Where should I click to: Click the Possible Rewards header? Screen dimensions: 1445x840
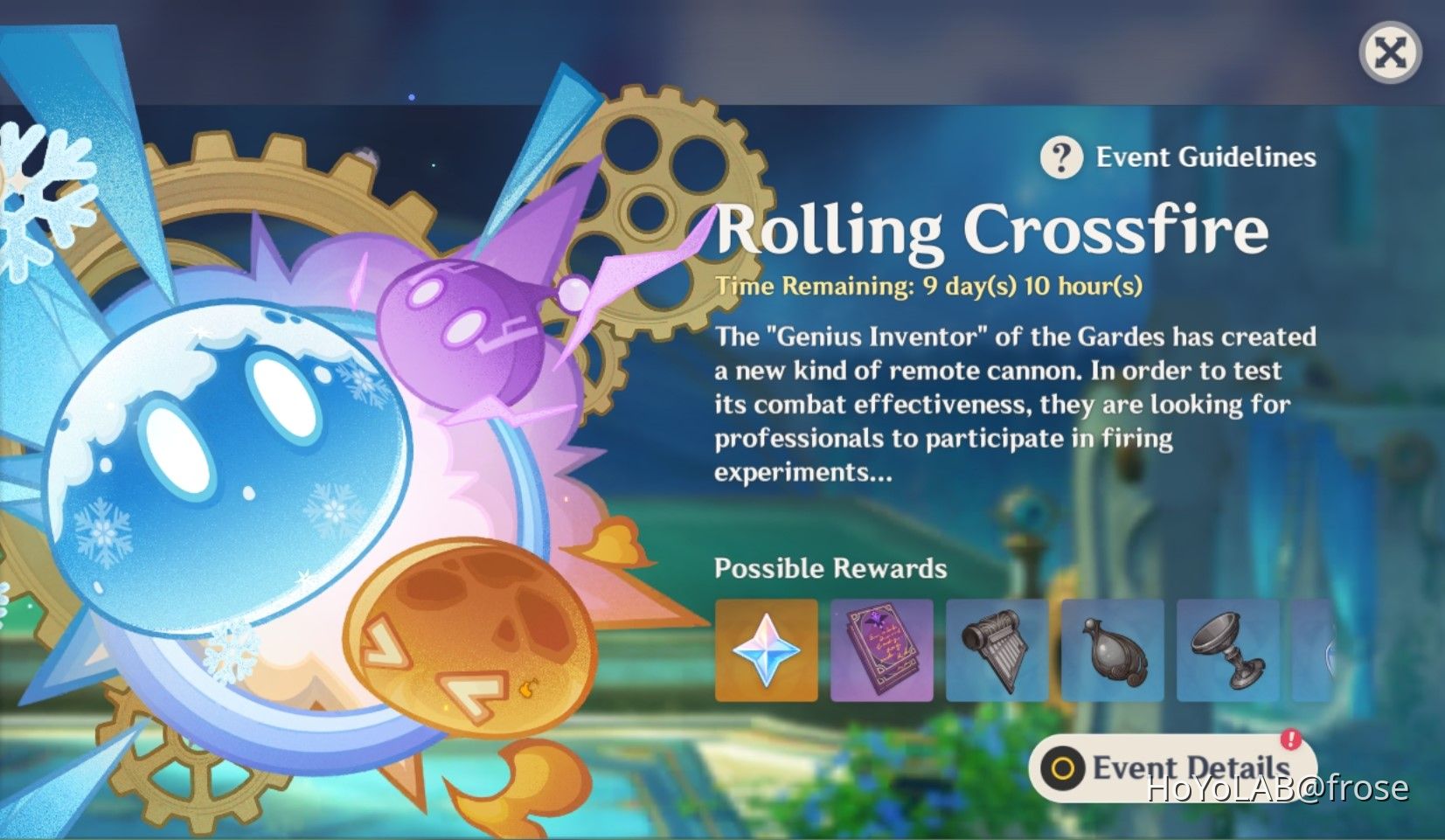point(830,568)
